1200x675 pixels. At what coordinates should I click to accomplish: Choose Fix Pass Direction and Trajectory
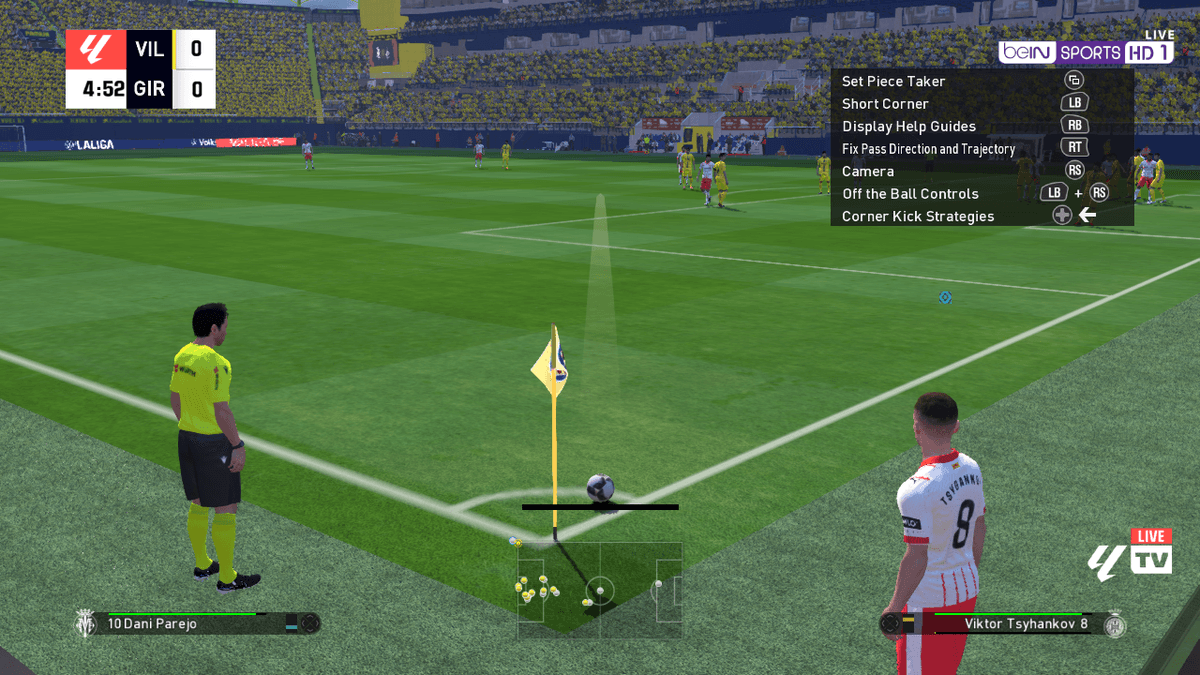[928, 149]
